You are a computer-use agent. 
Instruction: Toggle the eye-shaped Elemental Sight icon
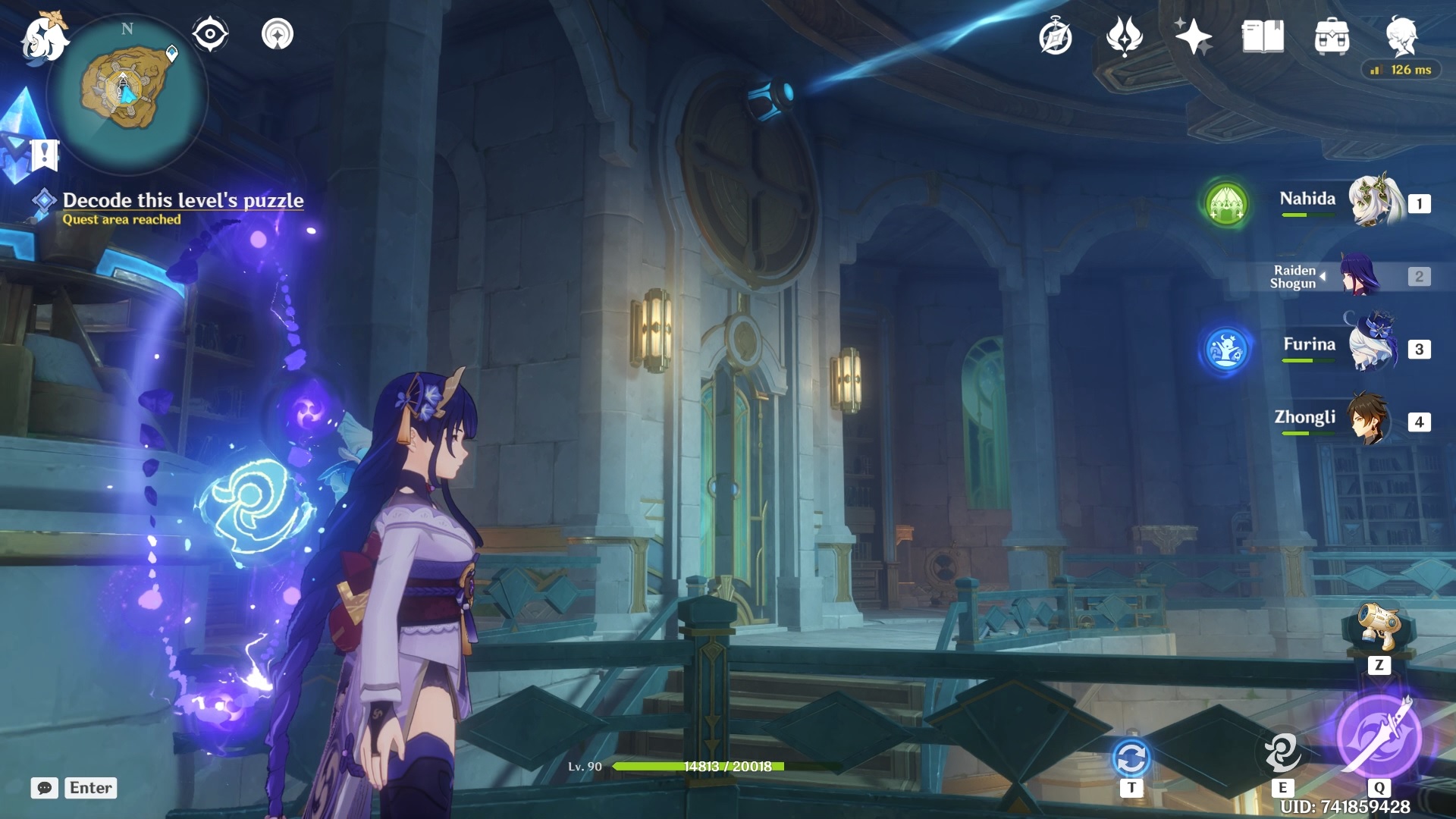(210, 34)
